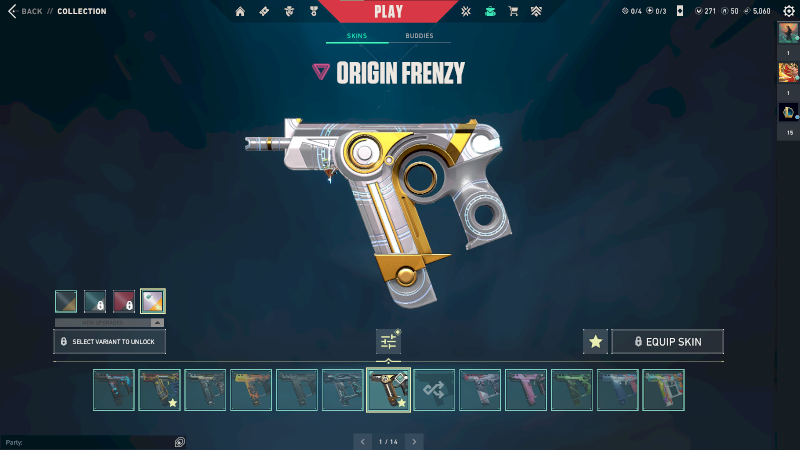
Task: Favorite this skin with the star button
Action: [x=595, y=342]
